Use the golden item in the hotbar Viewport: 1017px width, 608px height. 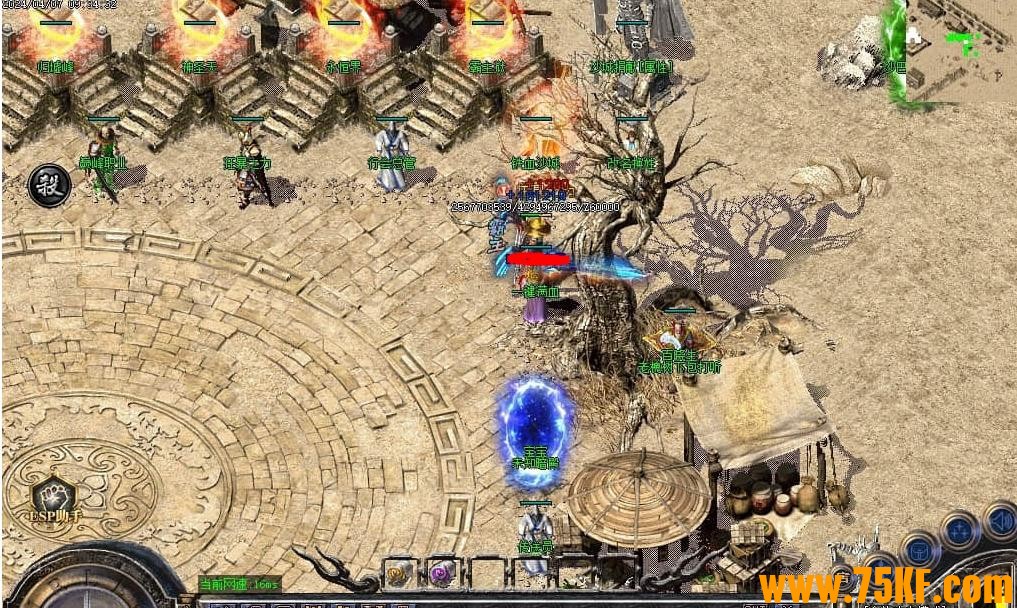(399, 573)
